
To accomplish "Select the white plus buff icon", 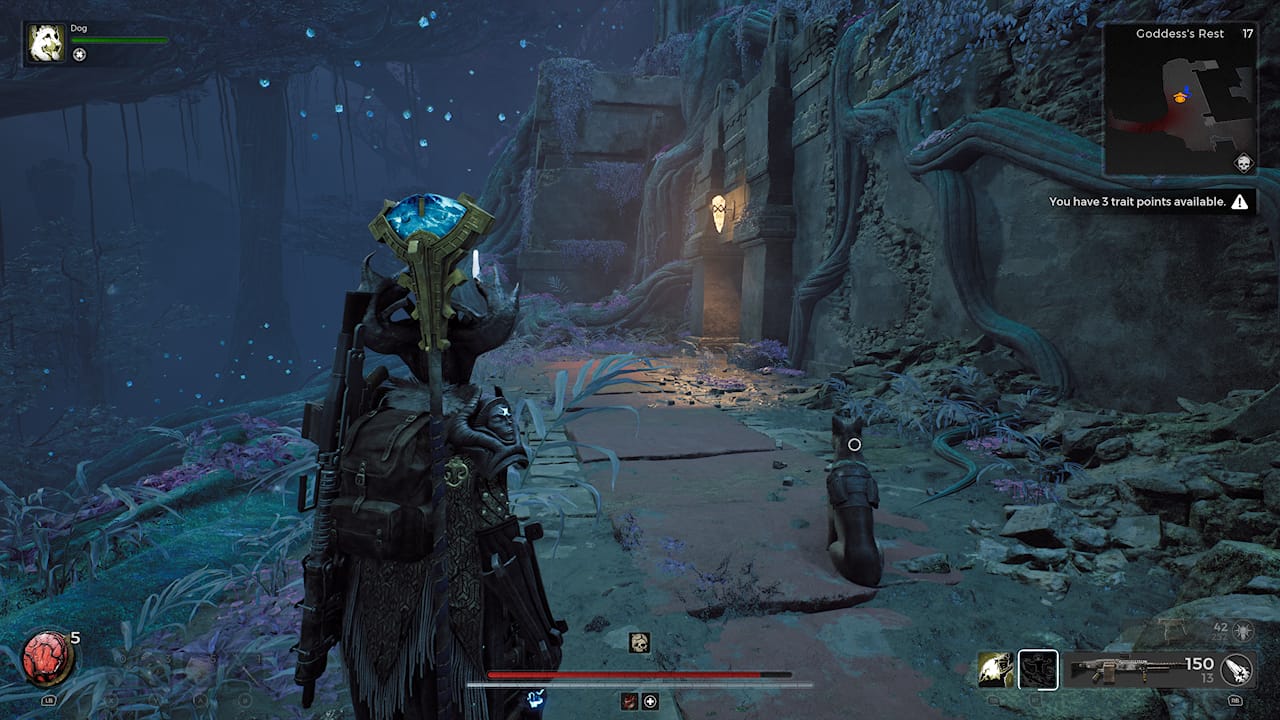I will pyautogui.click(x=650, y=701).
